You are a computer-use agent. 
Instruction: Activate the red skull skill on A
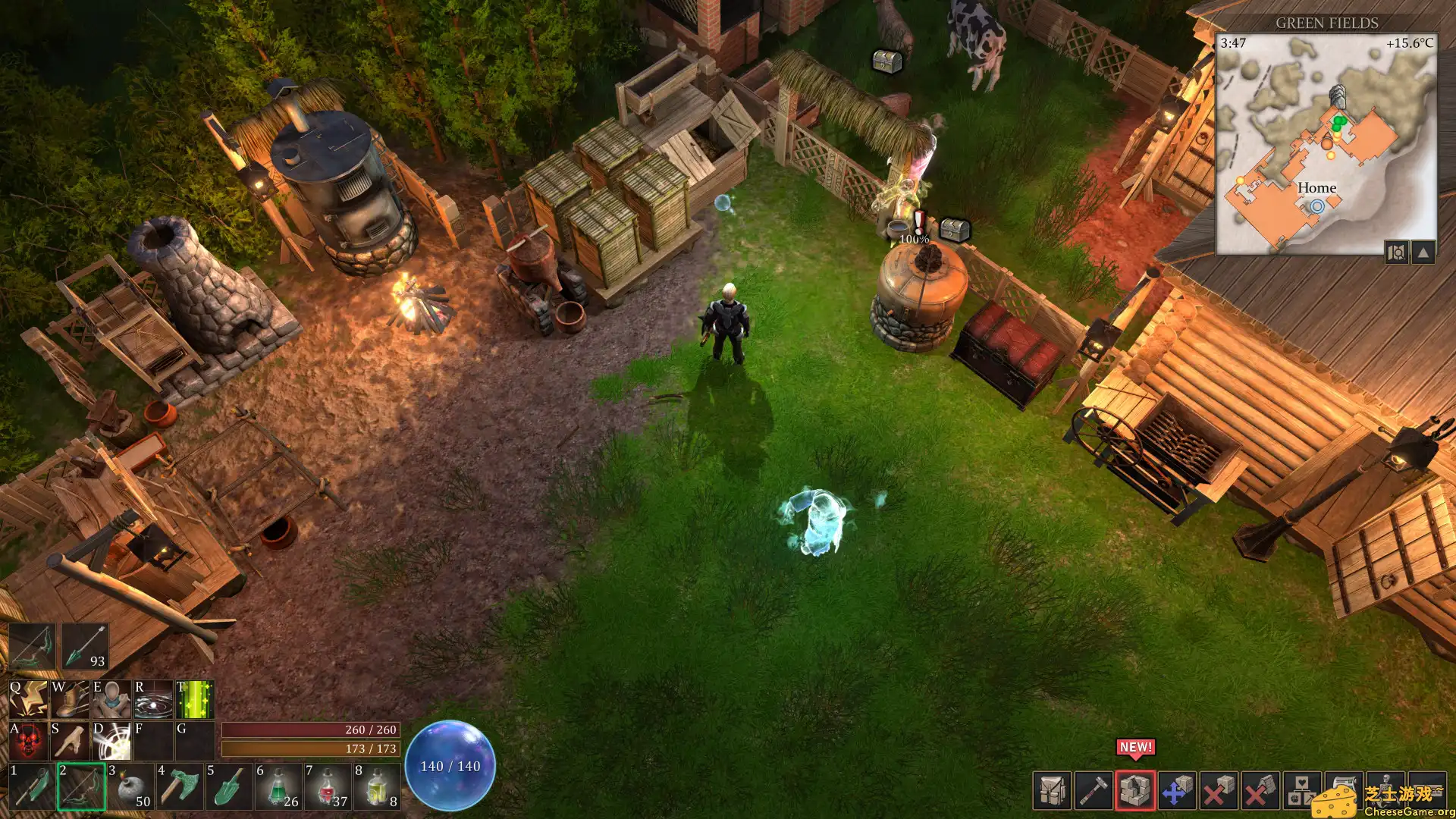[29, 741]
